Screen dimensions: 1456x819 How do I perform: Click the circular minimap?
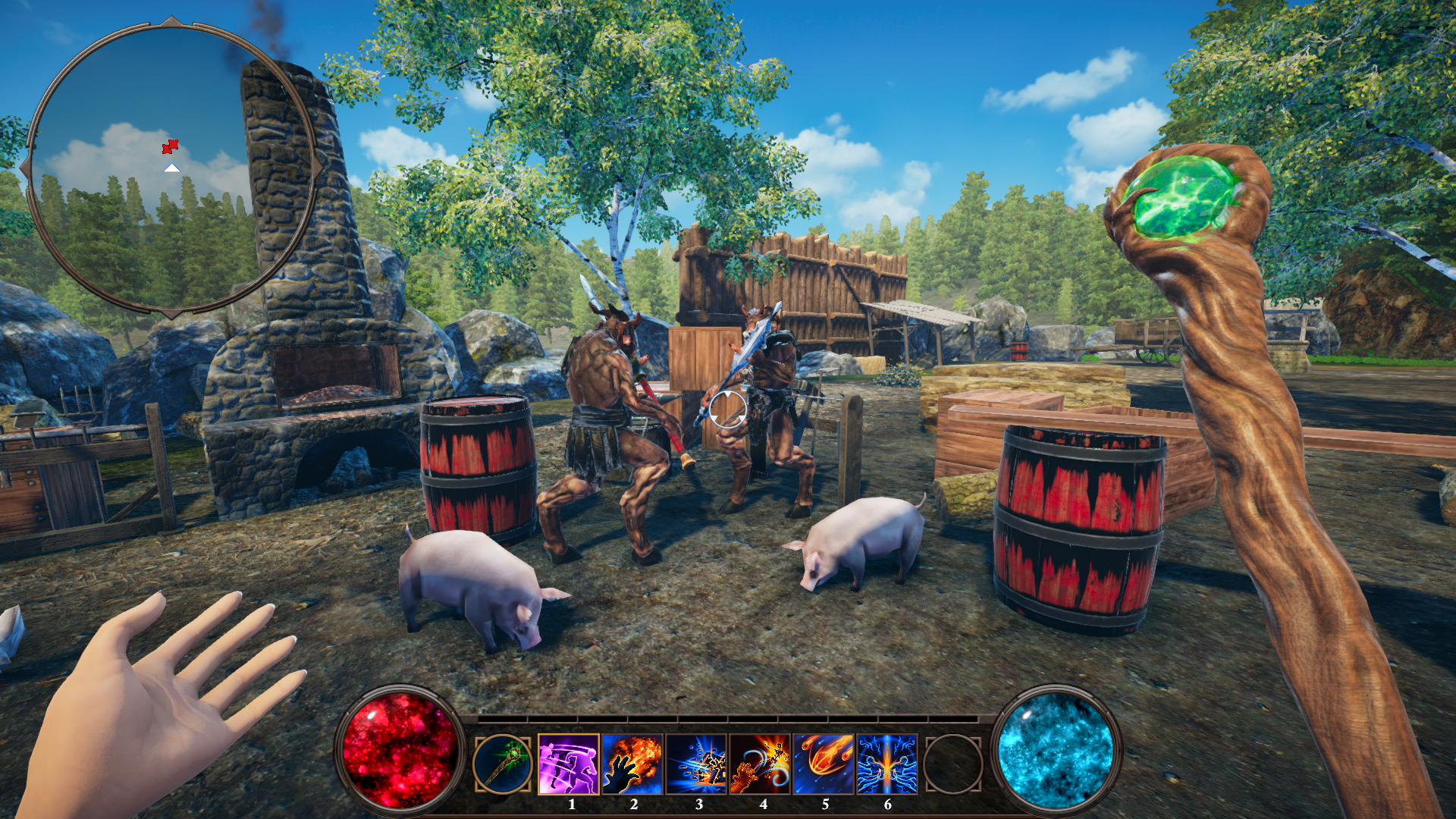pos(172,167)
